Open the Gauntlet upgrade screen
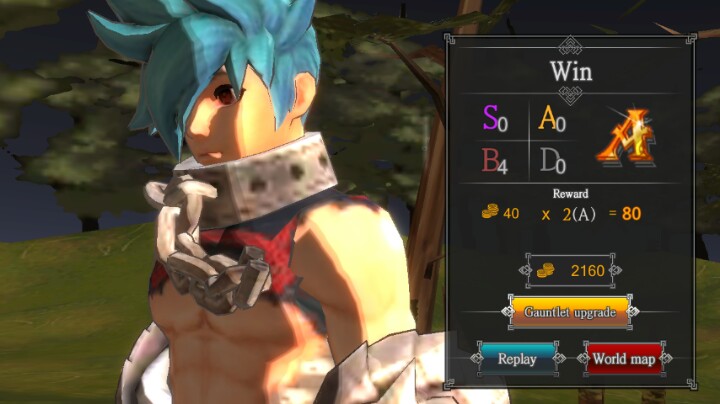The image size is (720, 404). pyautogui.click(x=570, y=312)
